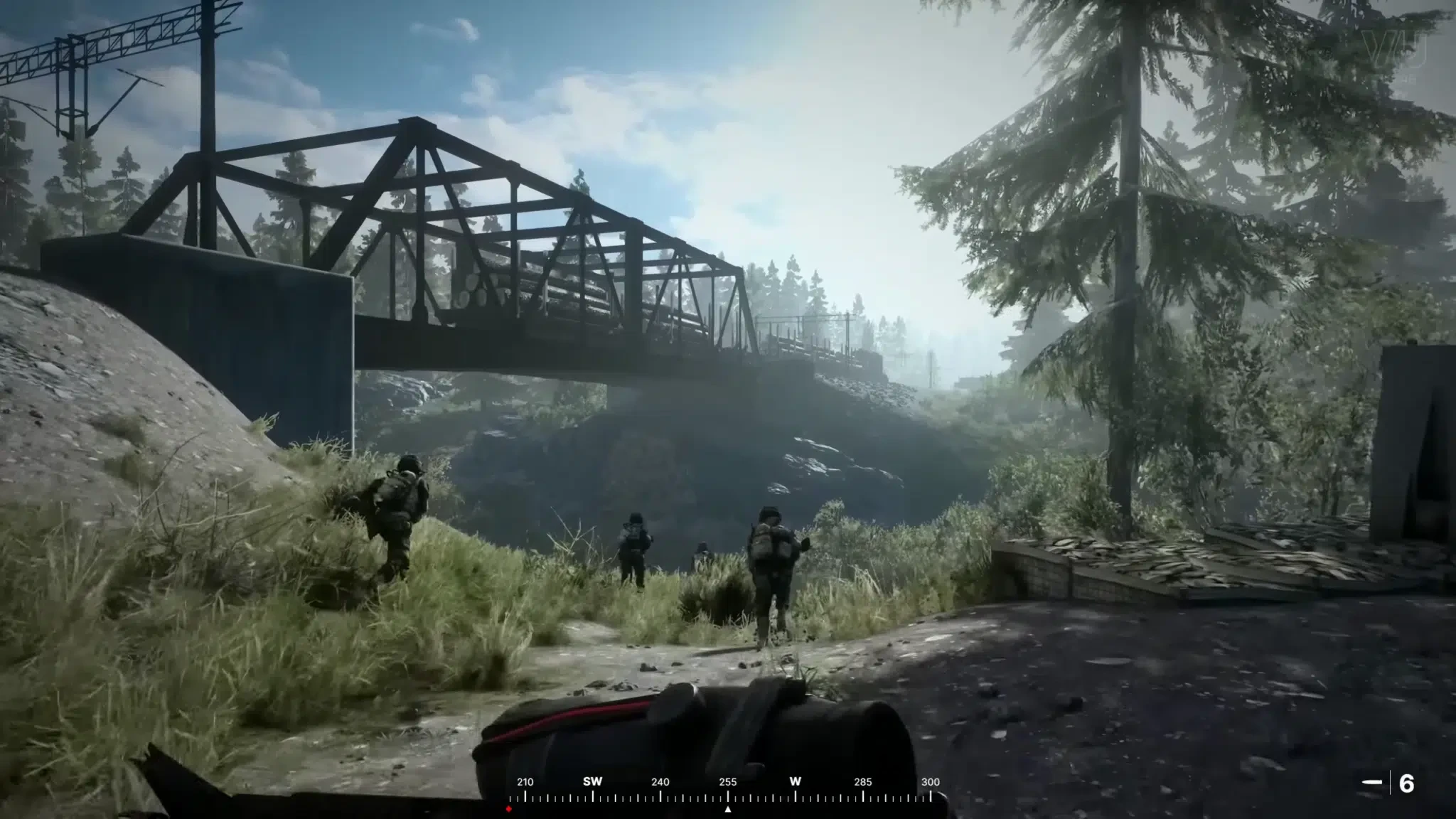Click the red diamond objective marker on the compass
The height and width of the screenshot is (819, 1456).
tap(509, 808)
